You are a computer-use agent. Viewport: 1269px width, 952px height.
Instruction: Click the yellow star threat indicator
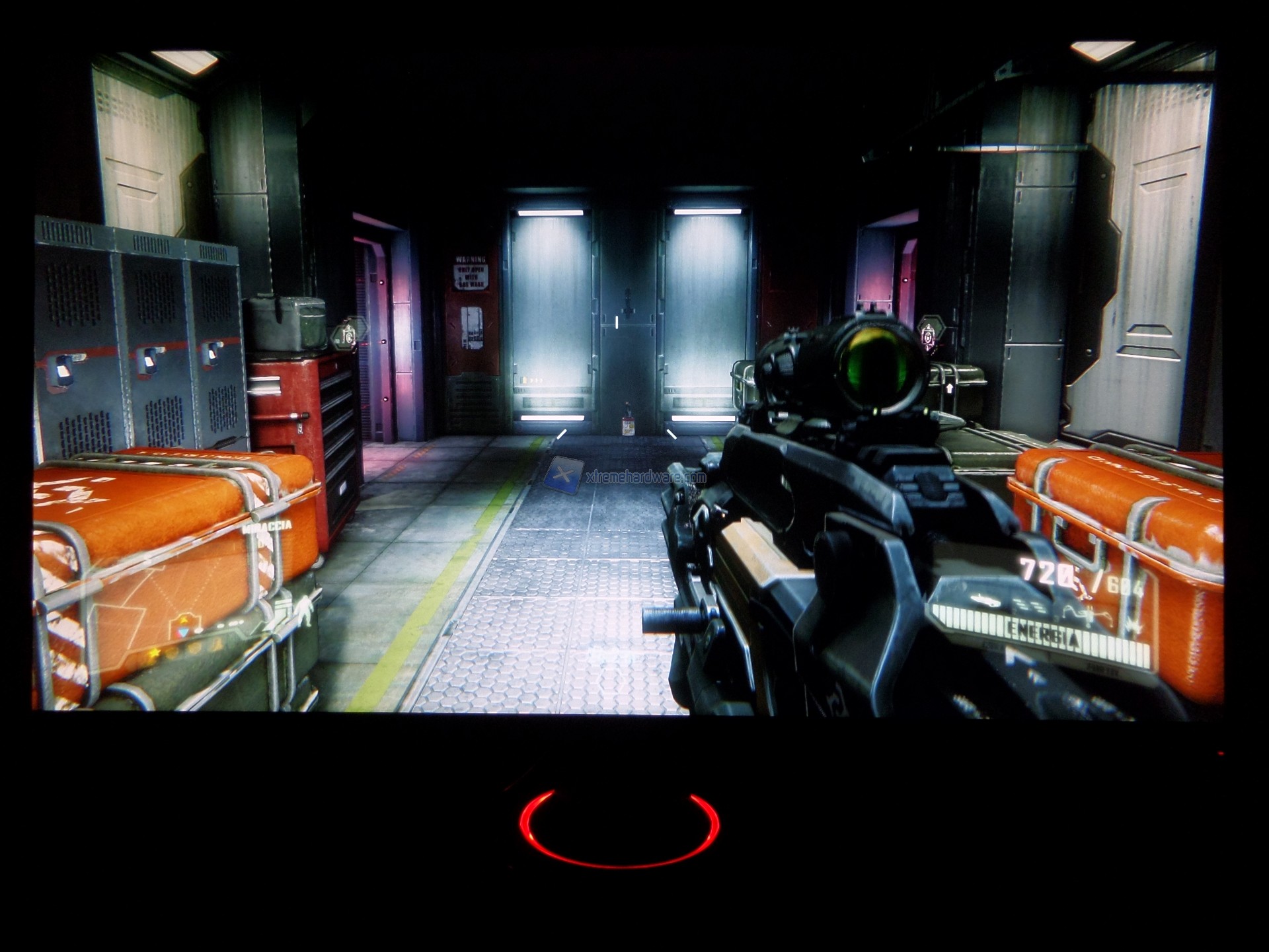tap(153, 653)
